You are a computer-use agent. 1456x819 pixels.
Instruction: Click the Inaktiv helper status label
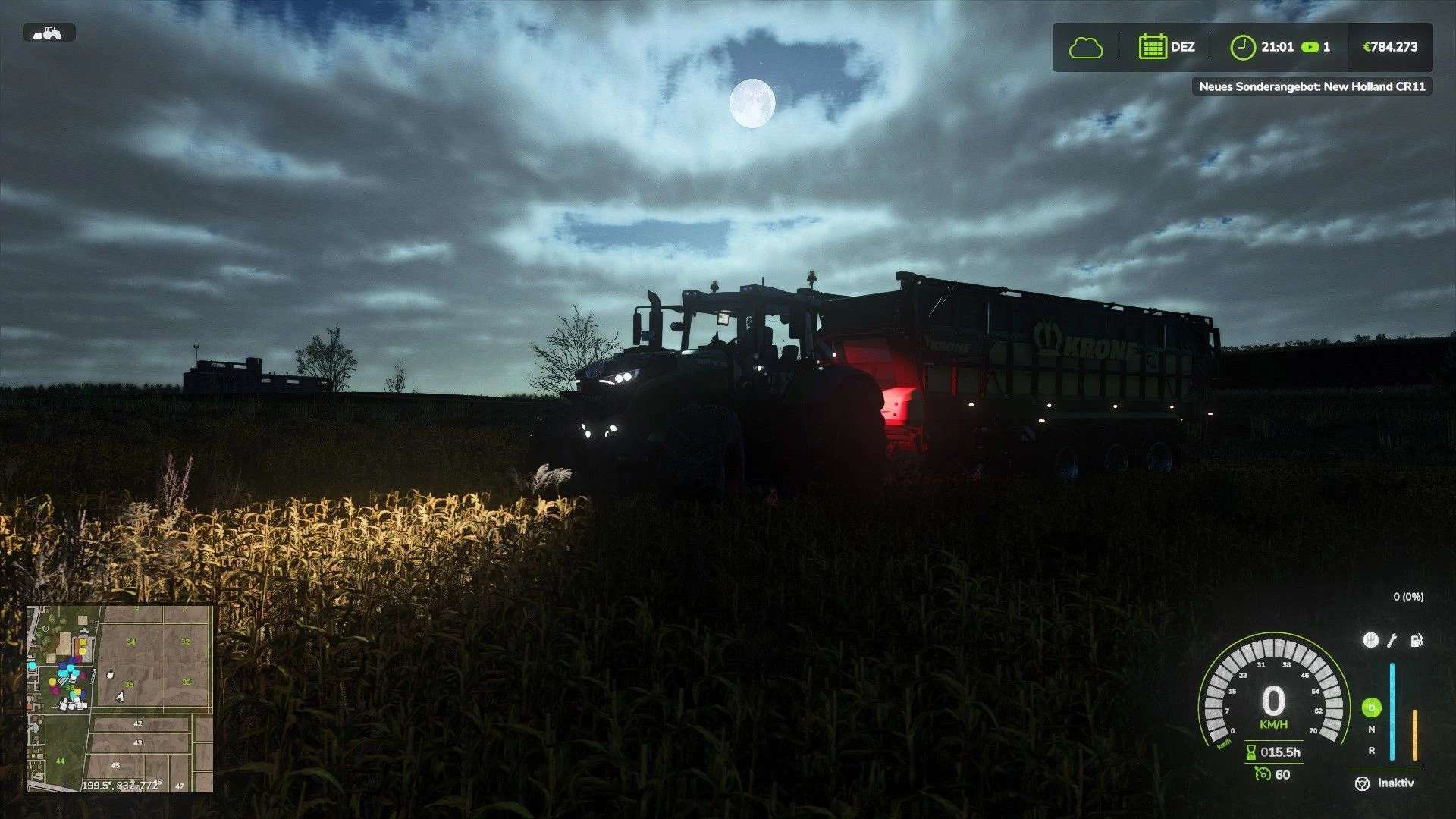coord(1397,783)
